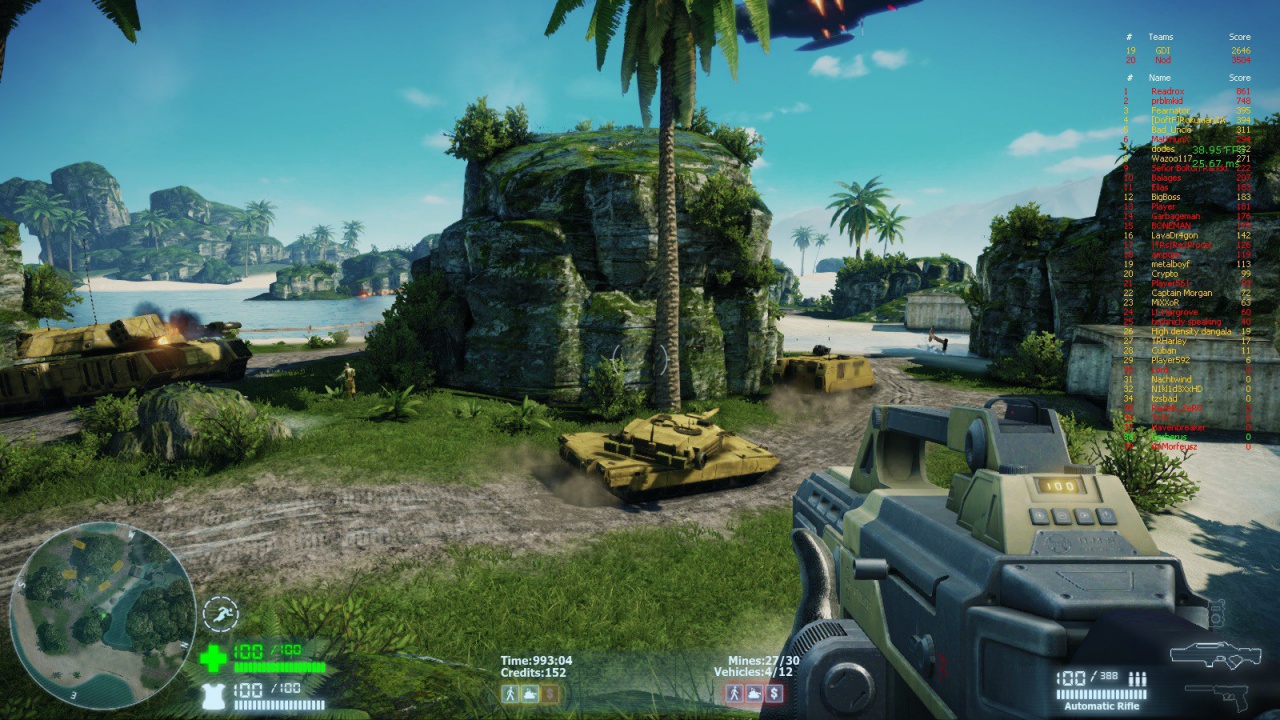Select the gold dollar sign icon
This screenshot has height=720, width=1280.
(x=549, y=694)
